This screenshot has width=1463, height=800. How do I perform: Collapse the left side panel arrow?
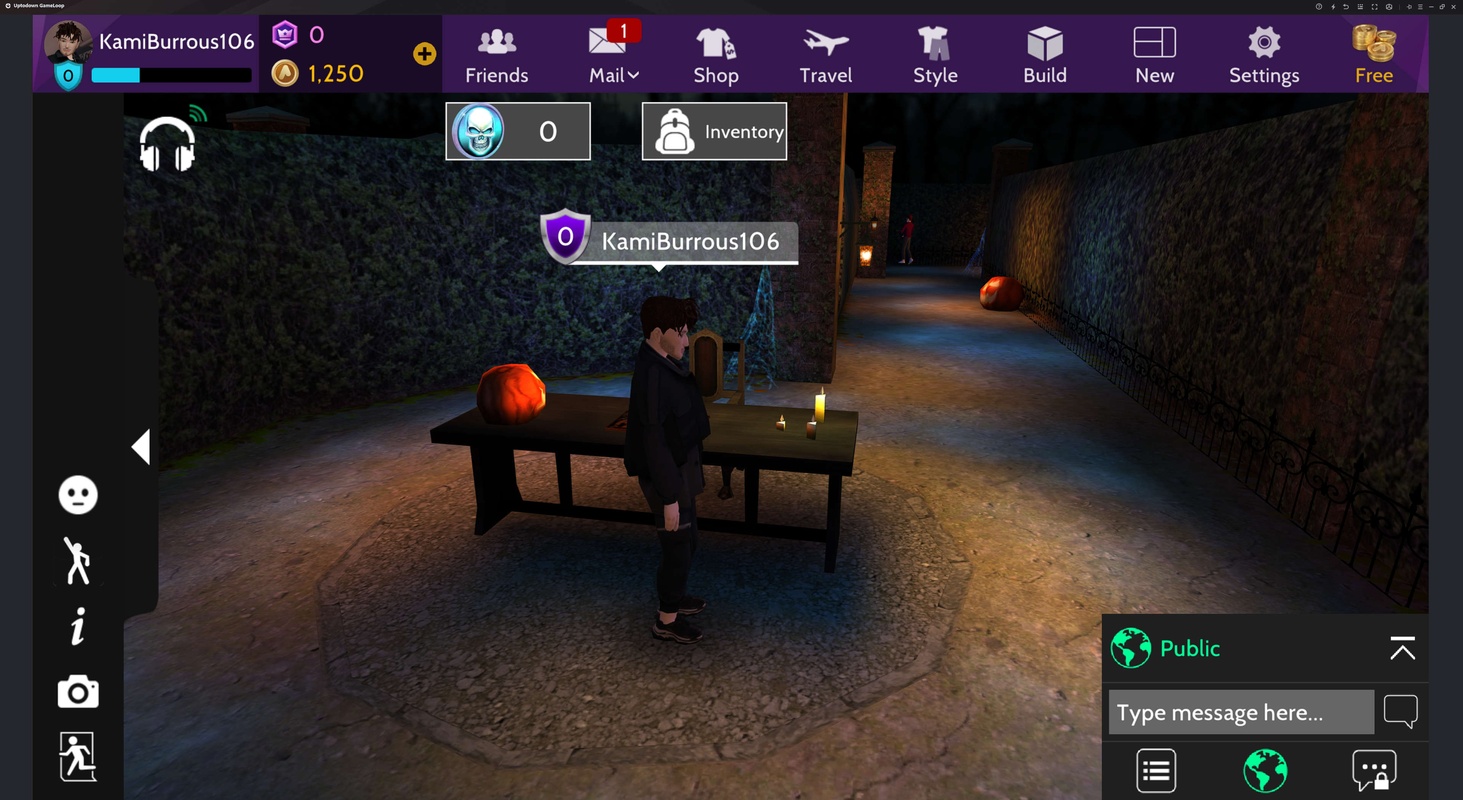point(141,447)
